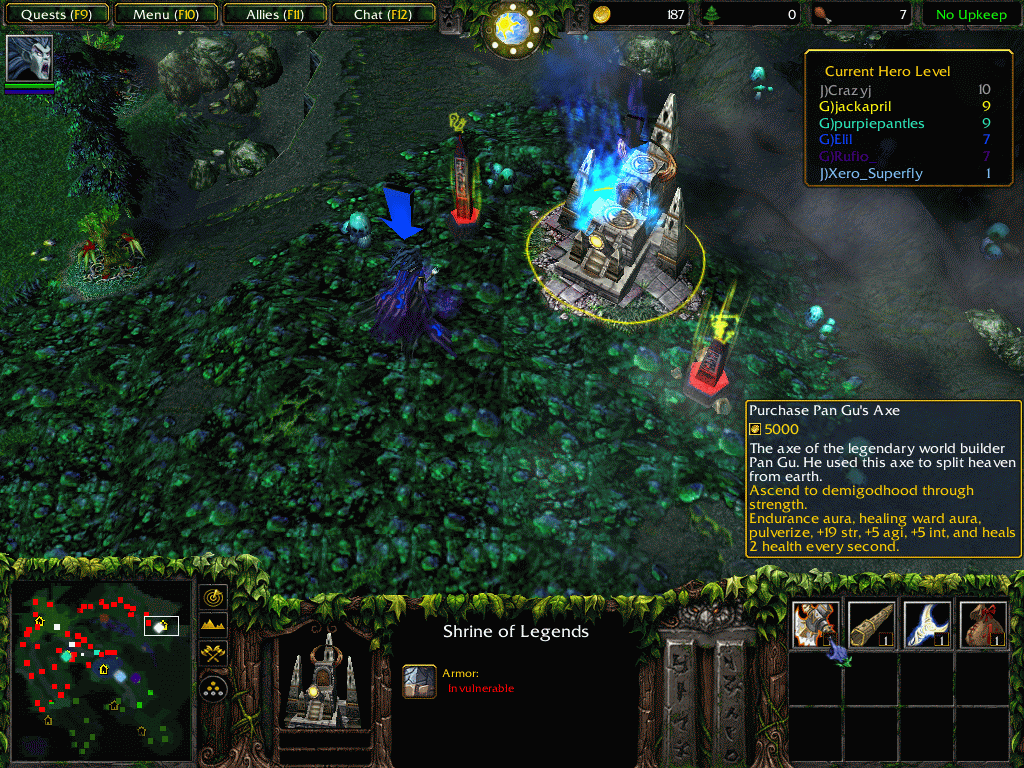
Task: Activate the minimap signal ping button
Action: coord(213,597)
